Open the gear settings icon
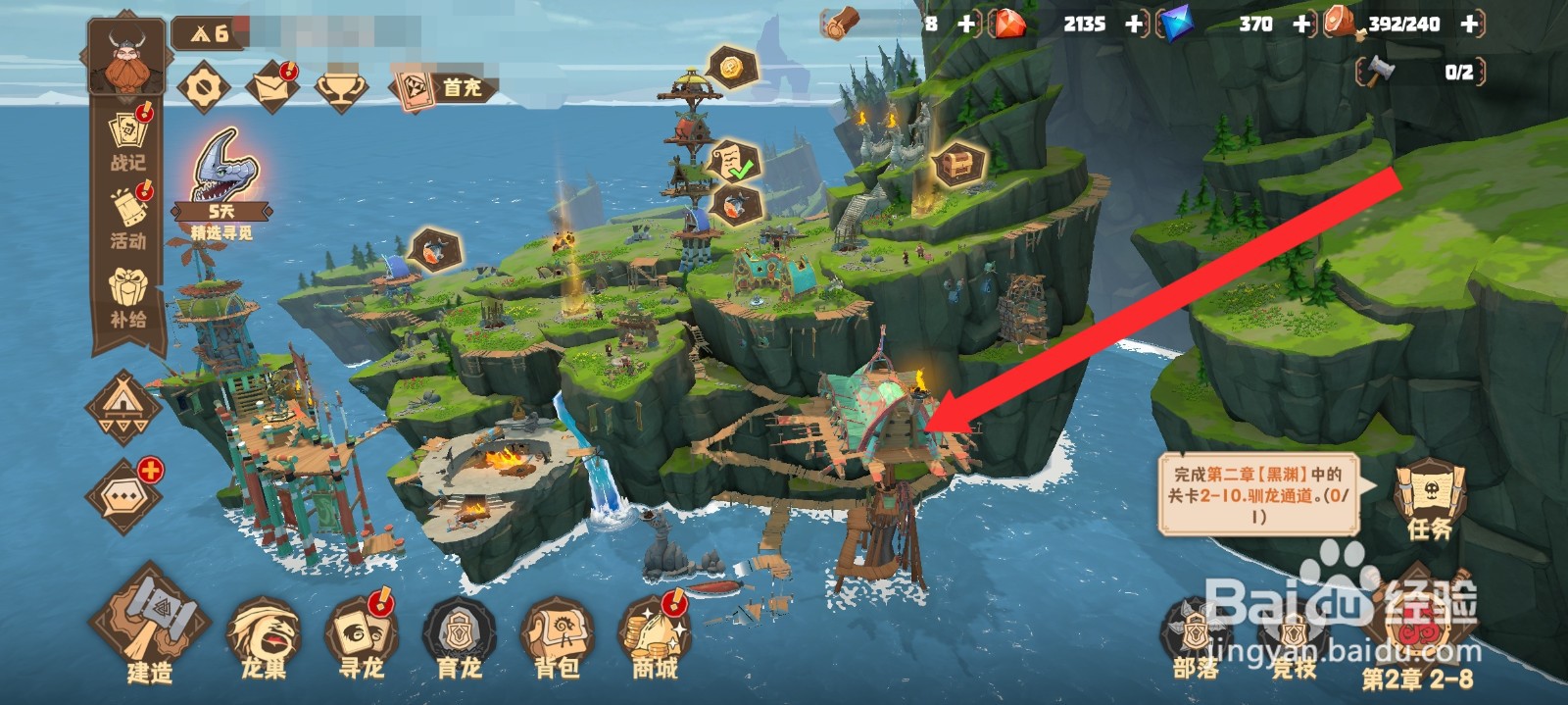The width and height of the screenshot is (1568, 705). click(204, 88)
